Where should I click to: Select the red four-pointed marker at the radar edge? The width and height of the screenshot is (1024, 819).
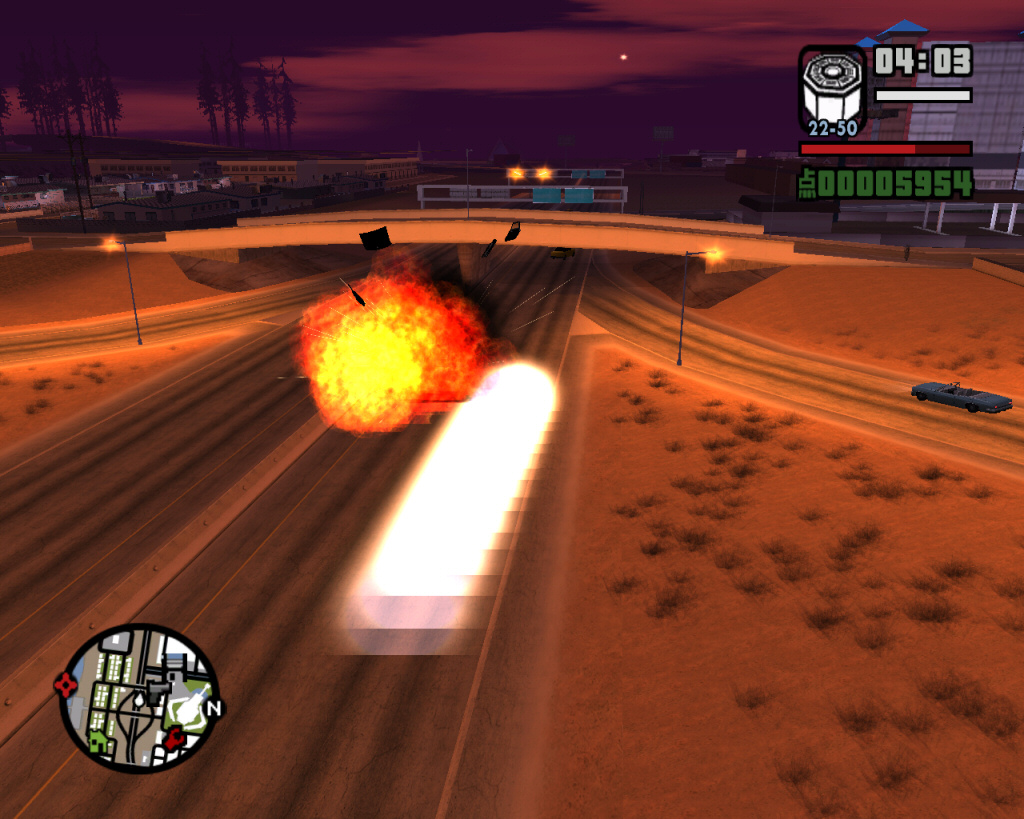[x=66, y=685]
